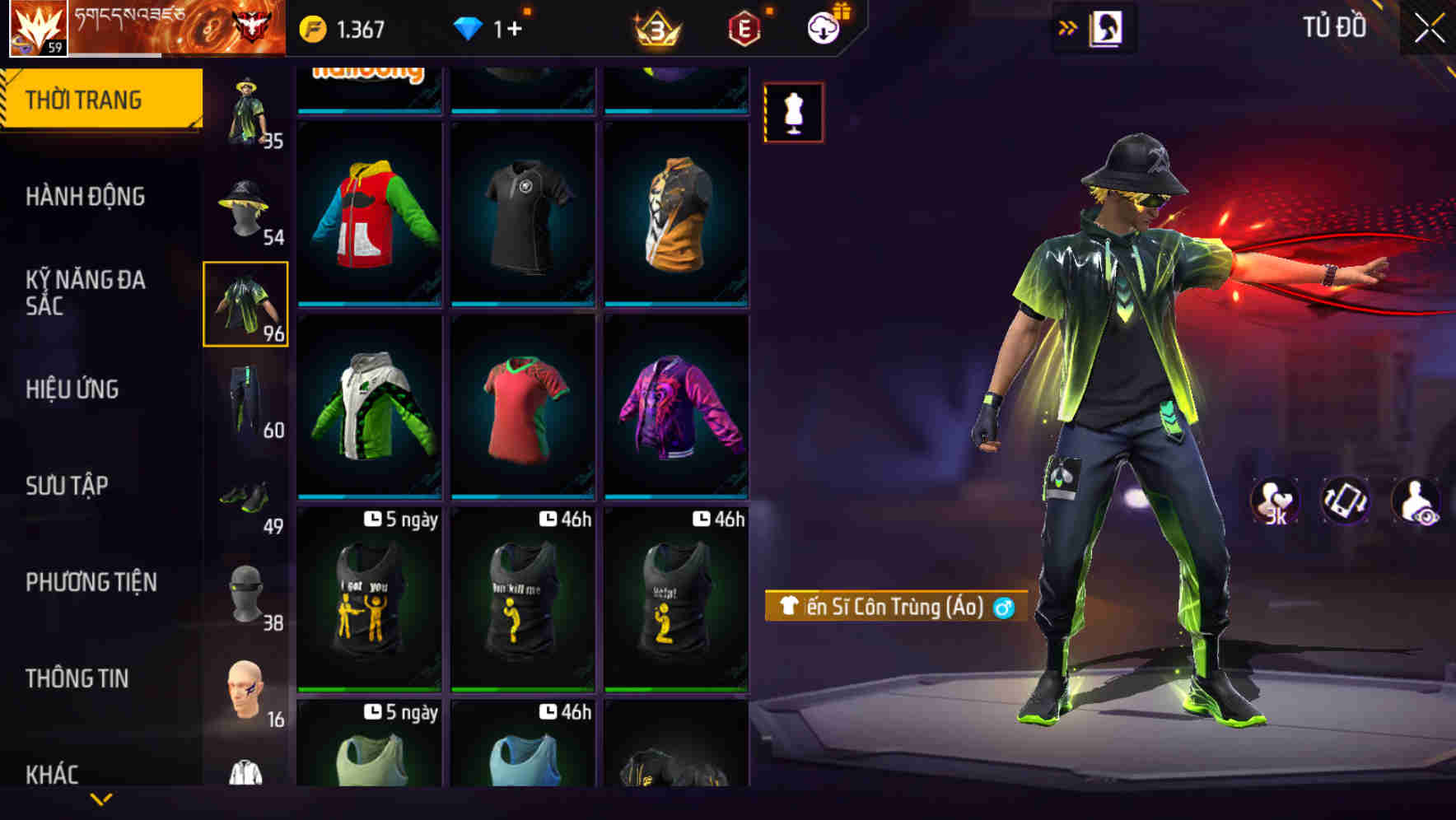The height and width of the screenshot is (820, 1456).
Task: Click the crown rank badge icon
Action: tap(655, 27)
